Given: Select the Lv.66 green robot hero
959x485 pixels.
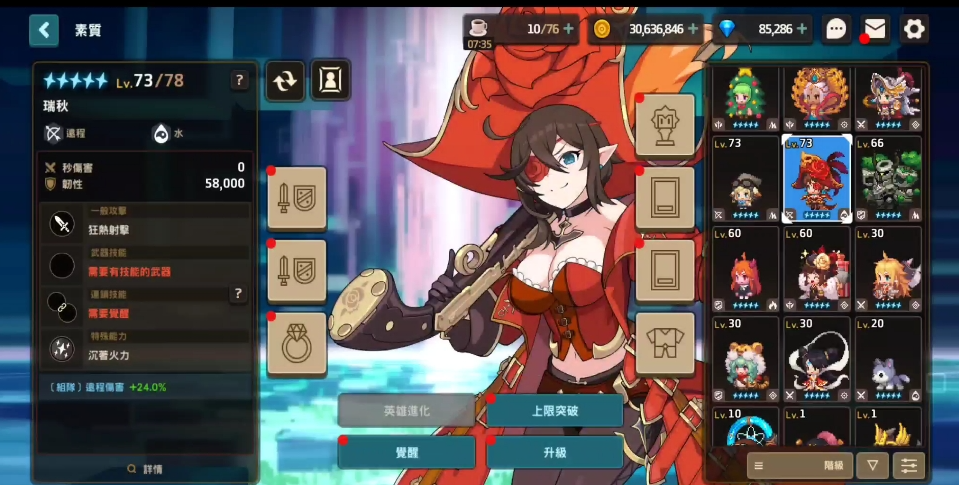Looking at the screenshot, I should point(888,180).
